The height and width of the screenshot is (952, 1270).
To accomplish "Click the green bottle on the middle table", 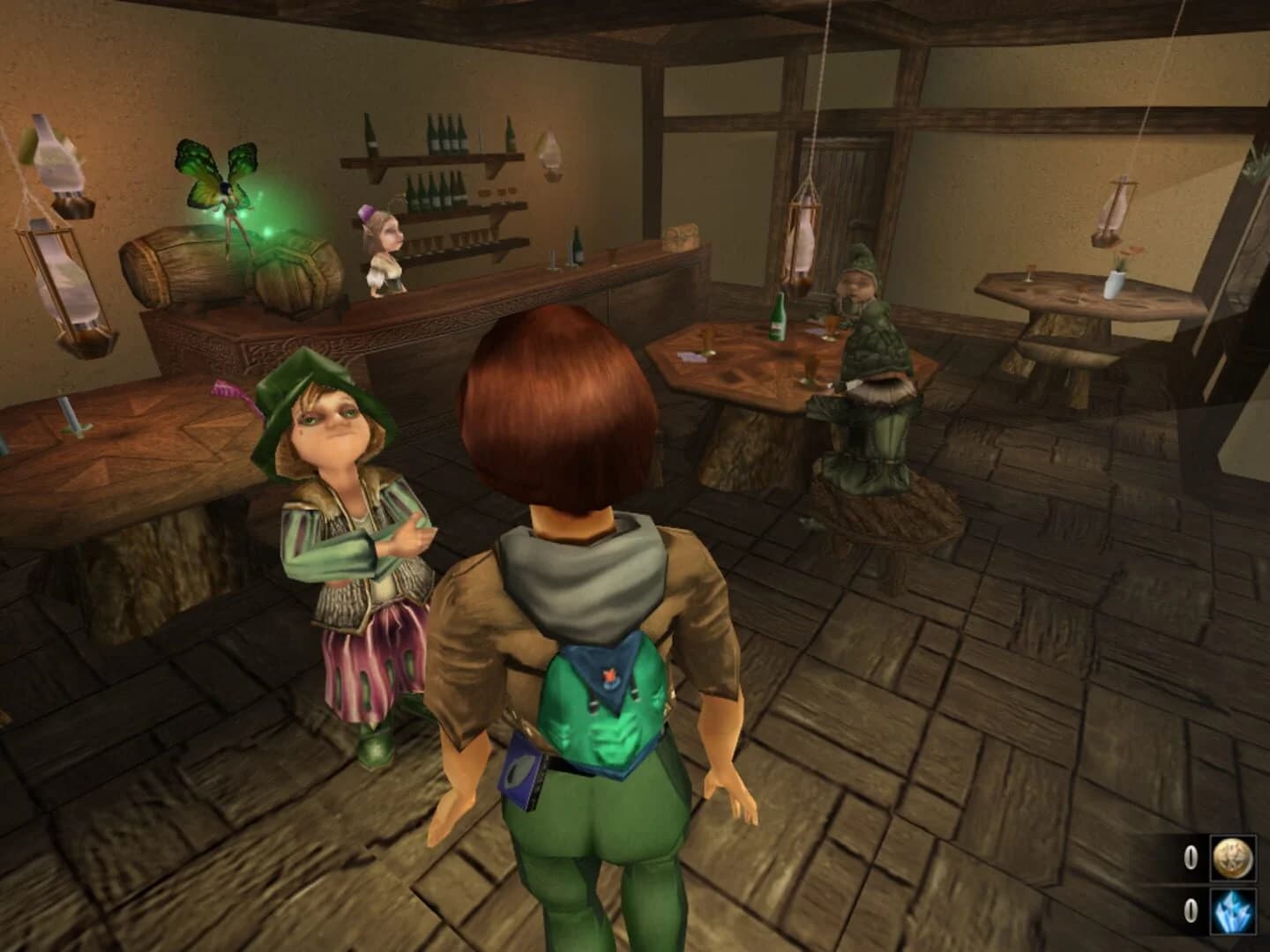I will click(776, 317).
